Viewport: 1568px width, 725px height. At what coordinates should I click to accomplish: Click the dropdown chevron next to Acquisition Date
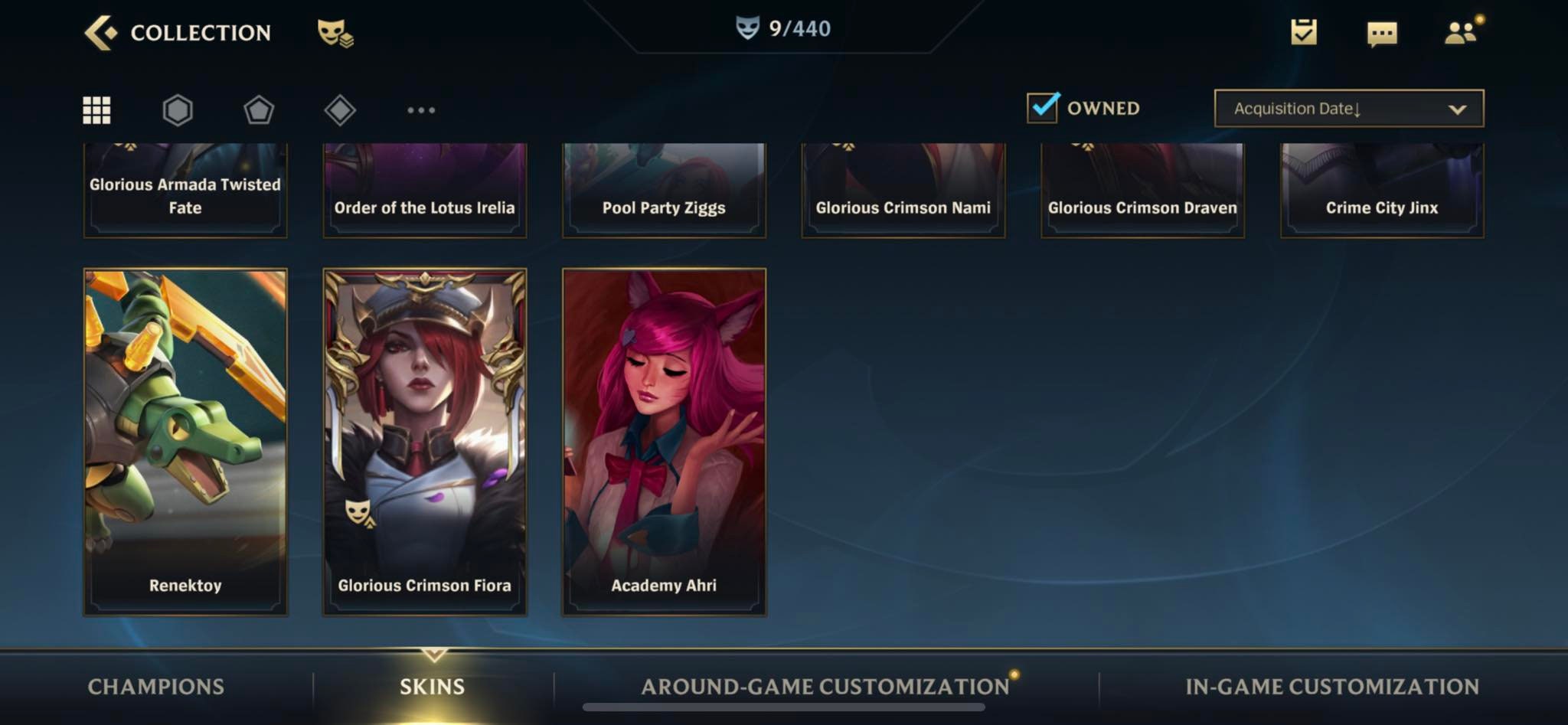(x=1457, y=109)
